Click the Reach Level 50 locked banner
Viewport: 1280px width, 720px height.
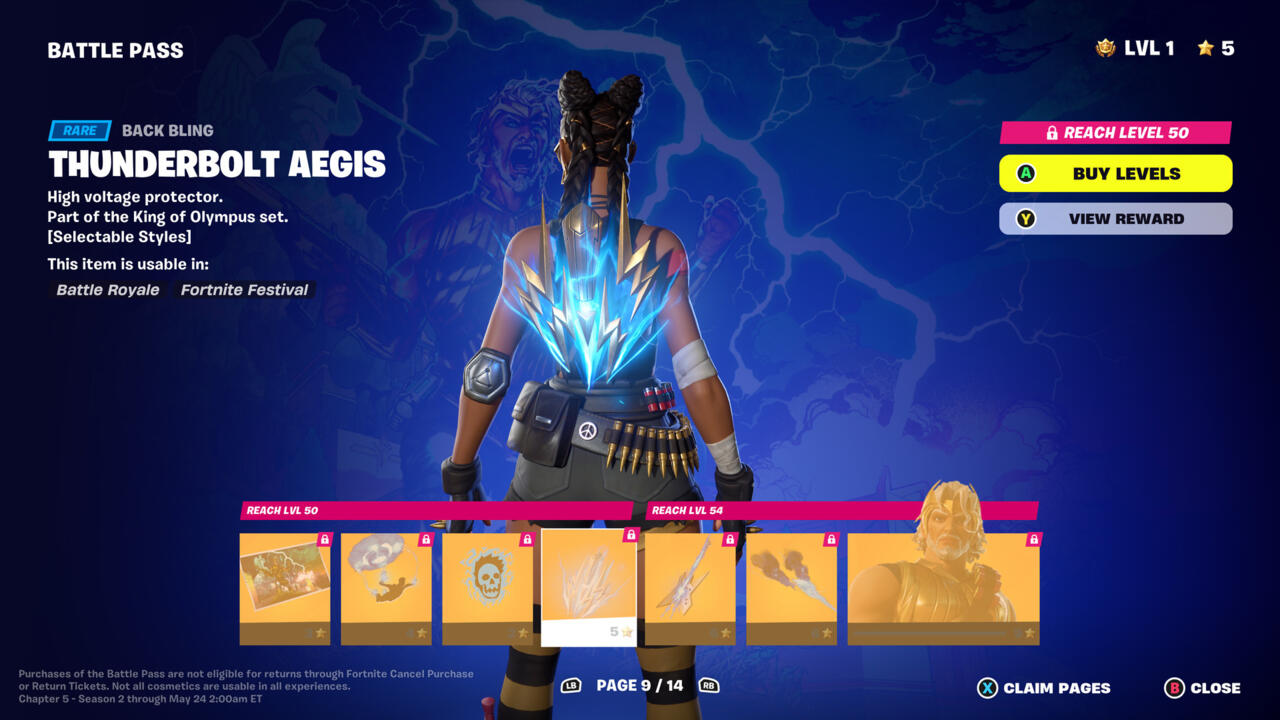tap(1115, 133)
